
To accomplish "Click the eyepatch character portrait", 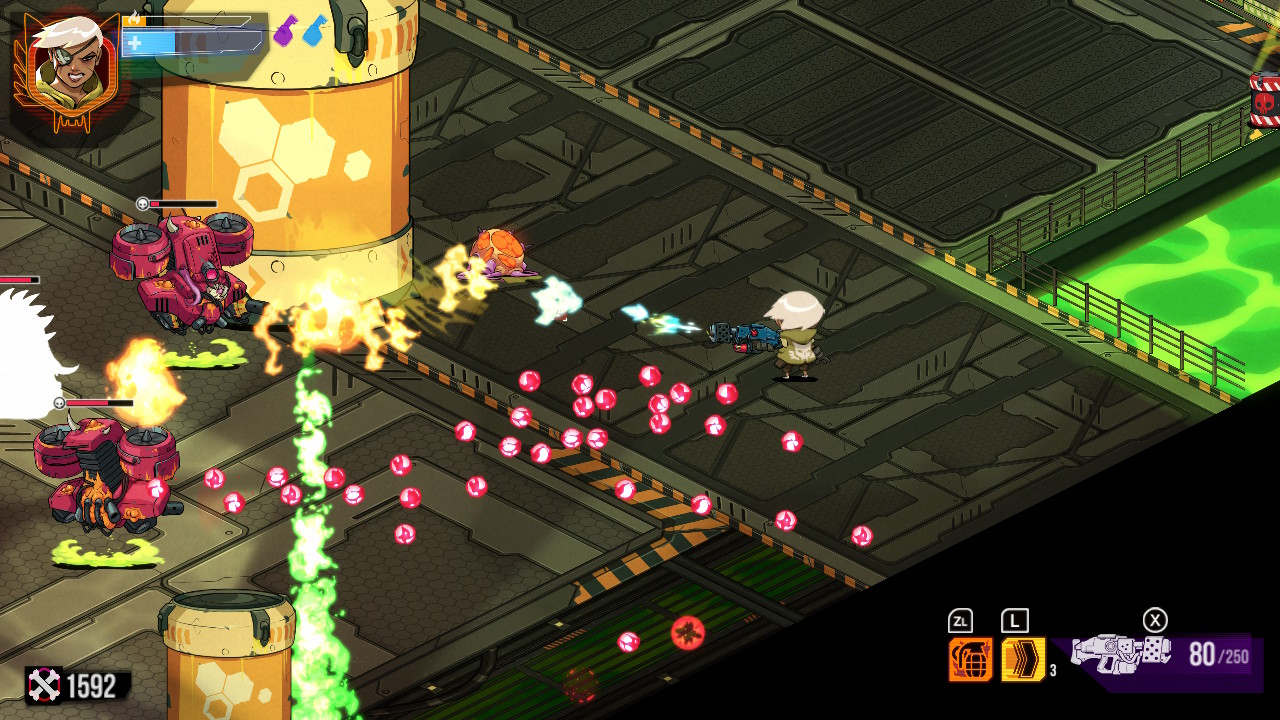I will click(64, 66).
